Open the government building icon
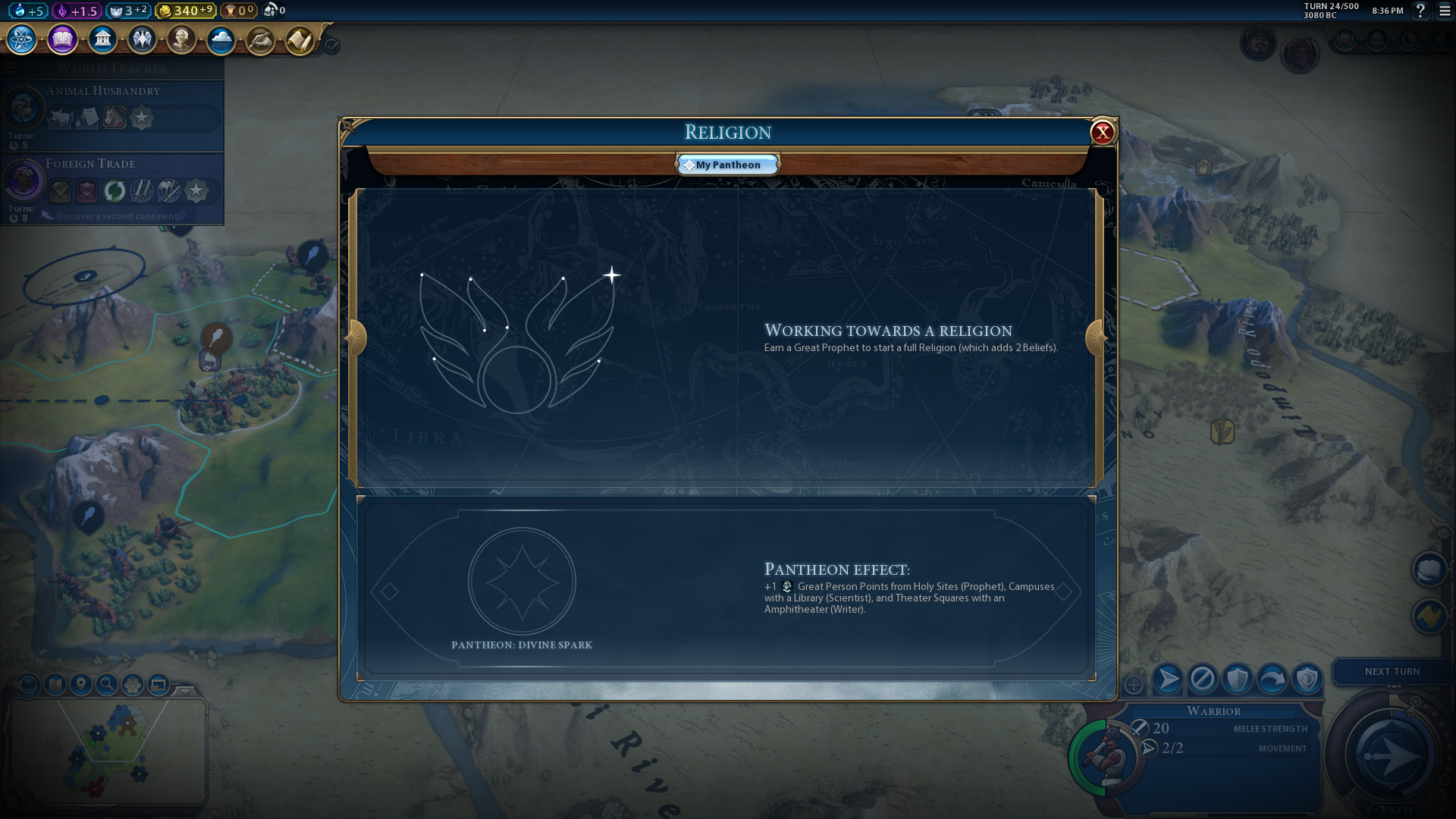The width and height of the screenshot is (1456, 819). 102,39
